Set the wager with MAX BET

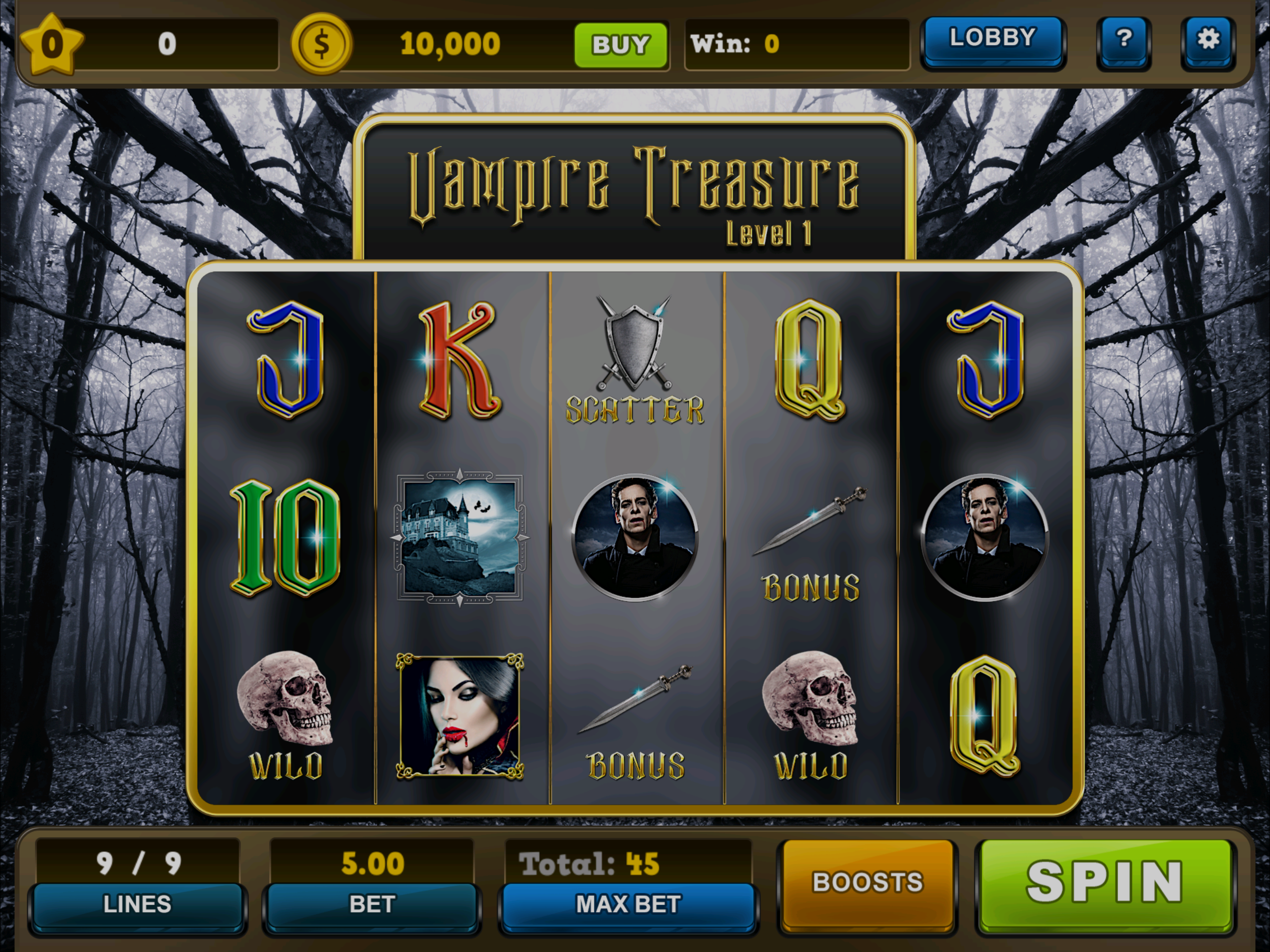pyautogui.click(x=628, y=905)
